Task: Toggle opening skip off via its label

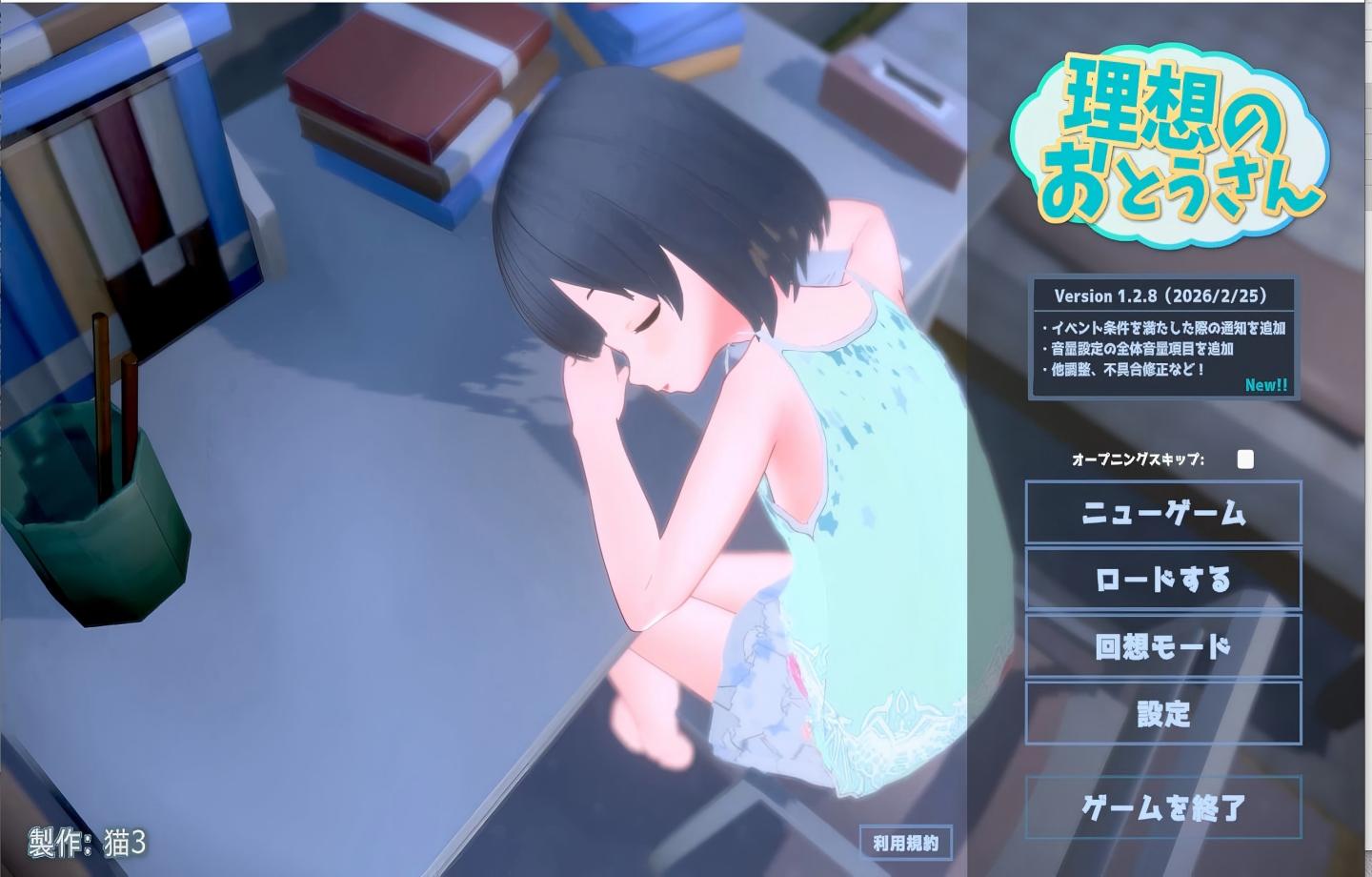Action: click(x=1138, y=459)
